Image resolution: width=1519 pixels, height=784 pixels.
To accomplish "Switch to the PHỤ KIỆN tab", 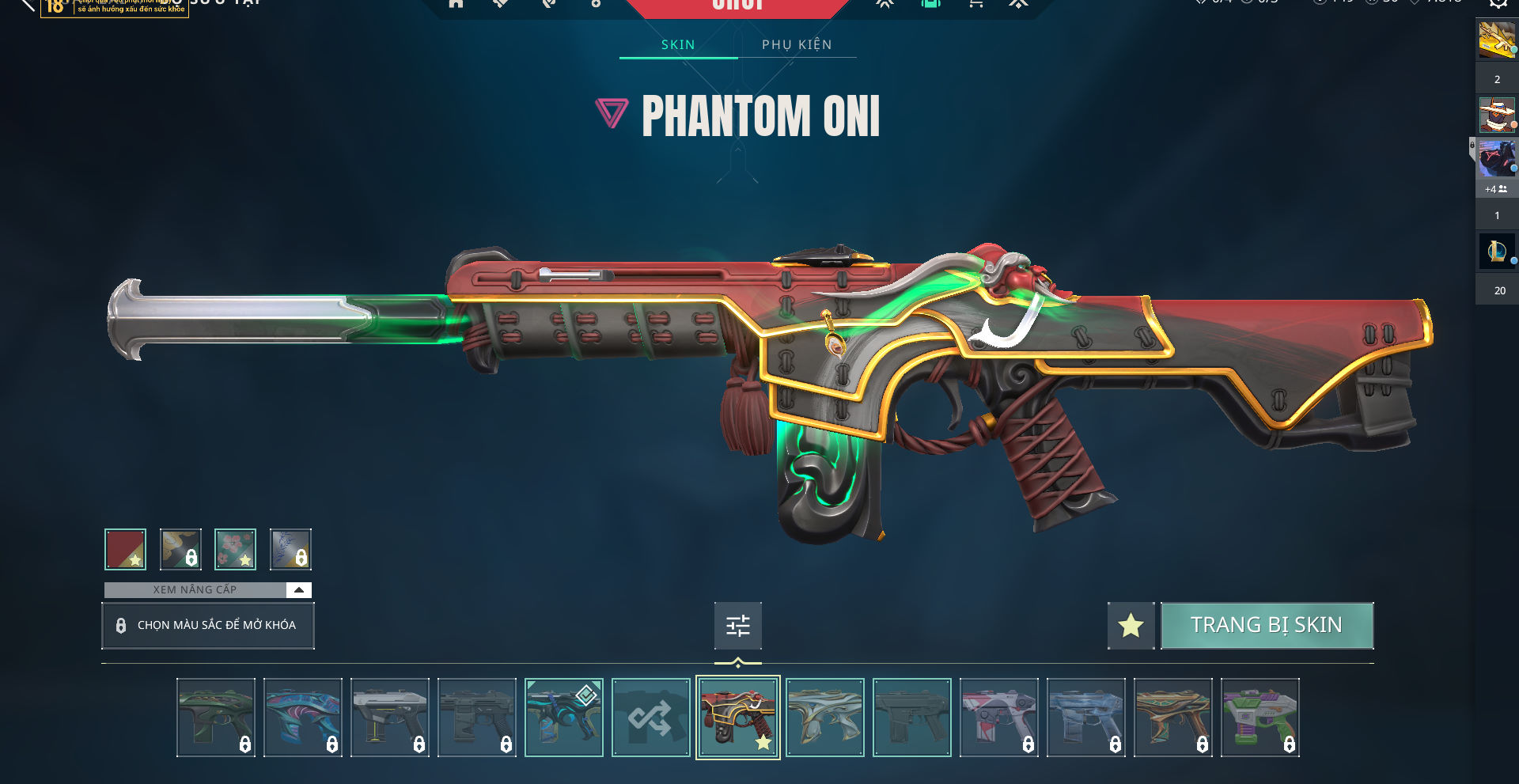I will [797, 44].
